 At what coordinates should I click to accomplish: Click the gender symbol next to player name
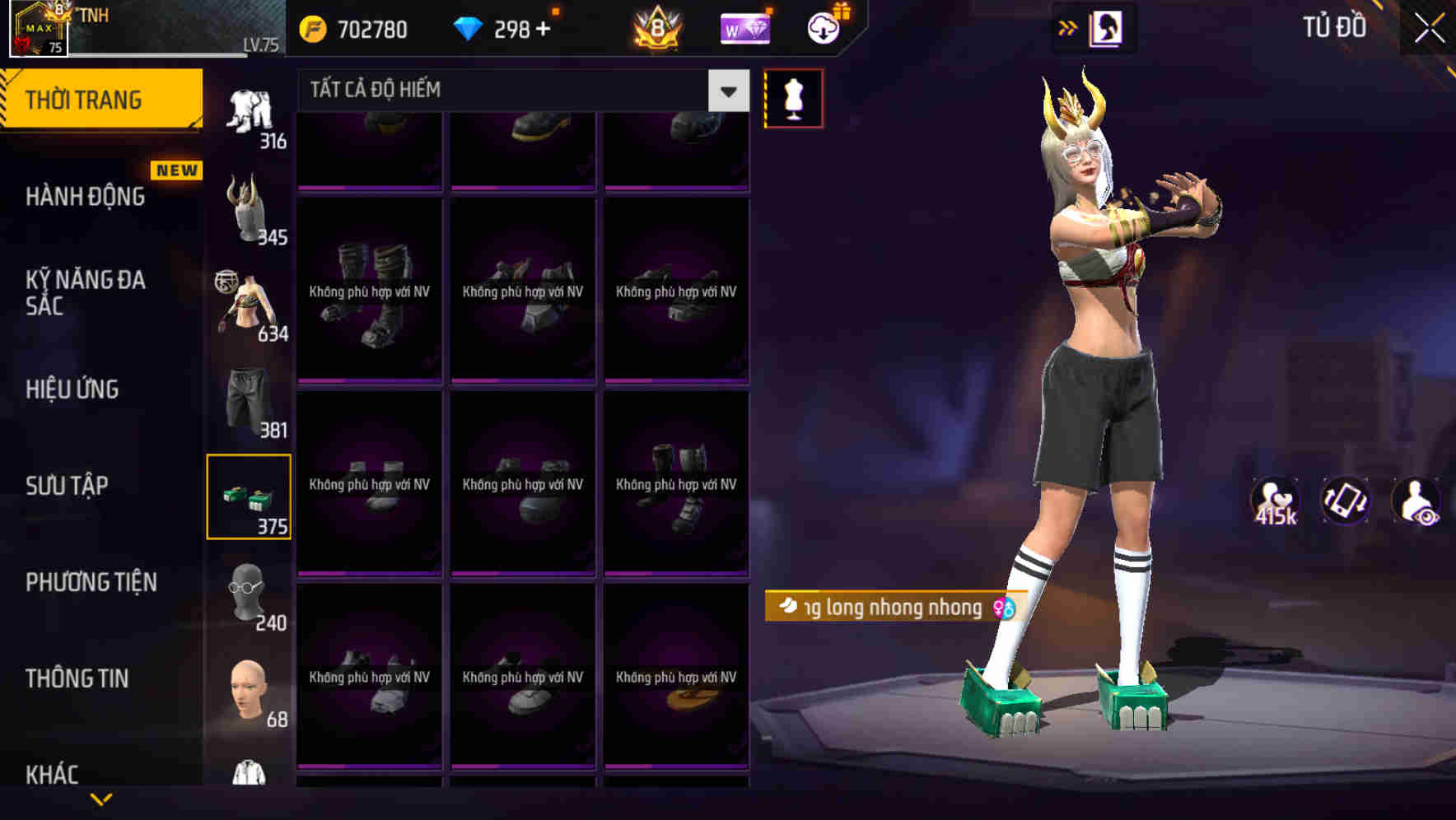point(1004,608)
